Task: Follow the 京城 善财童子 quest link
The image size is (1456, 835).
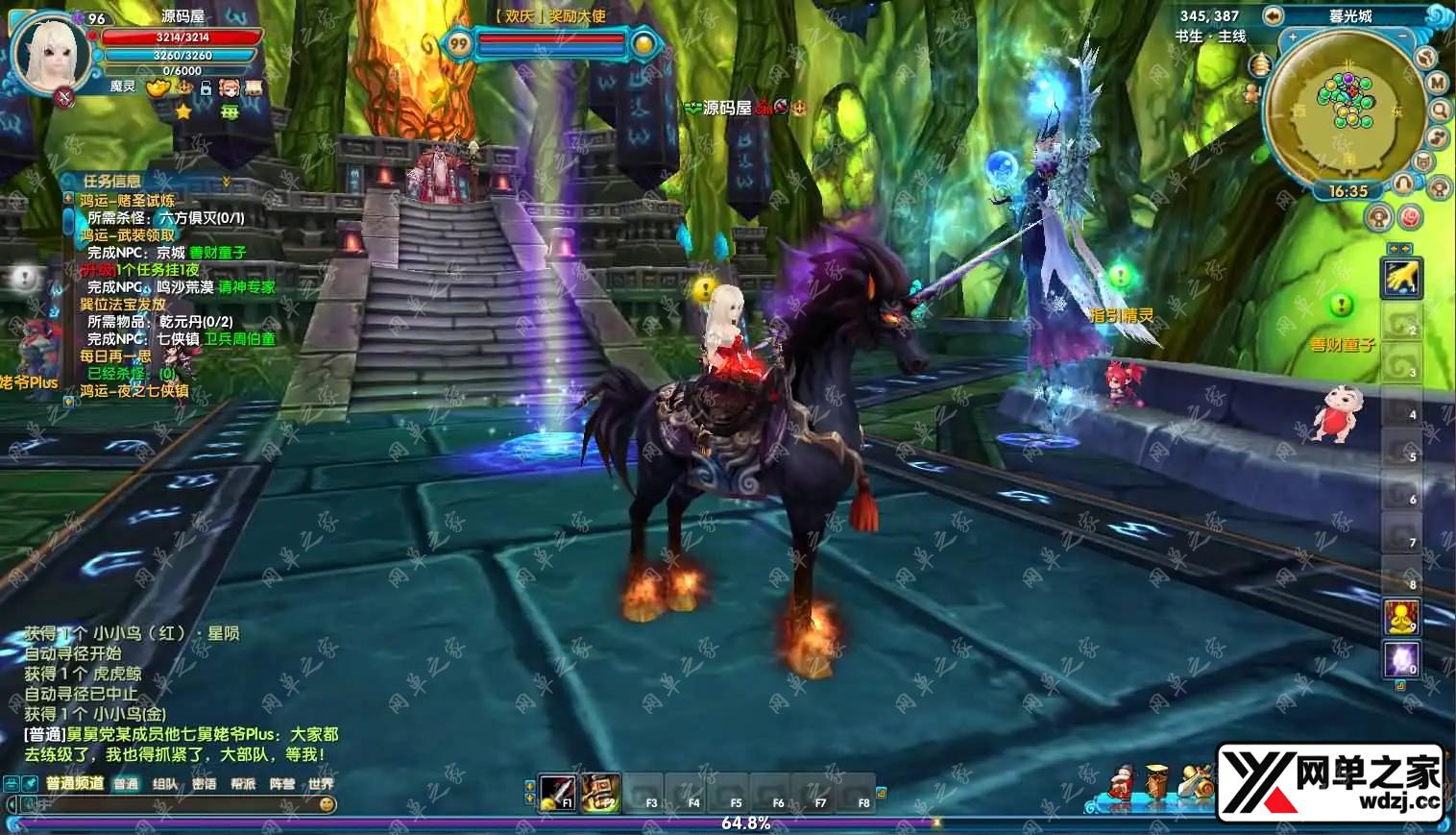Action: coord(217,253)
